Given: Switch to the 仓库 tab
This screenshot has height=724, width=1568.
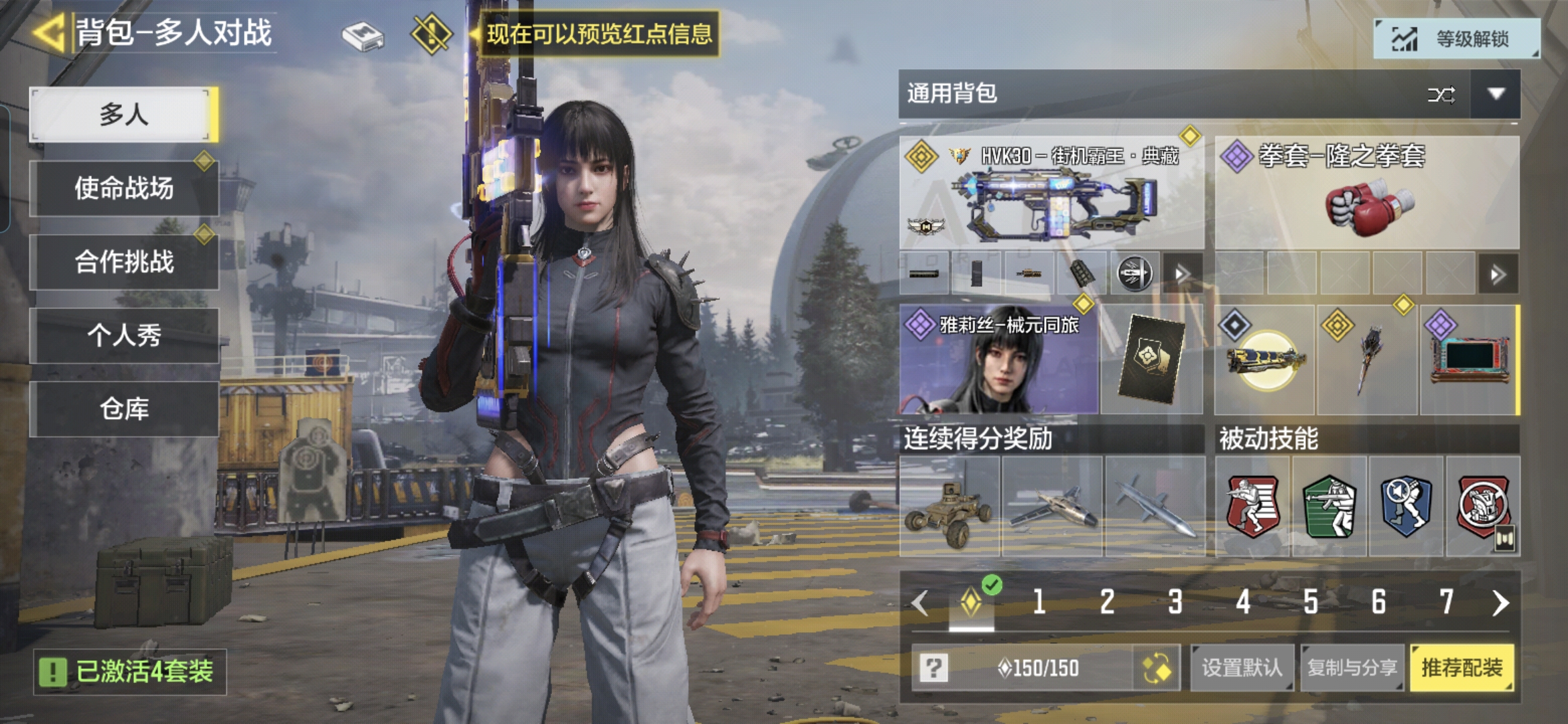Looking at the screenshot, I should click(x=124, y=409).
